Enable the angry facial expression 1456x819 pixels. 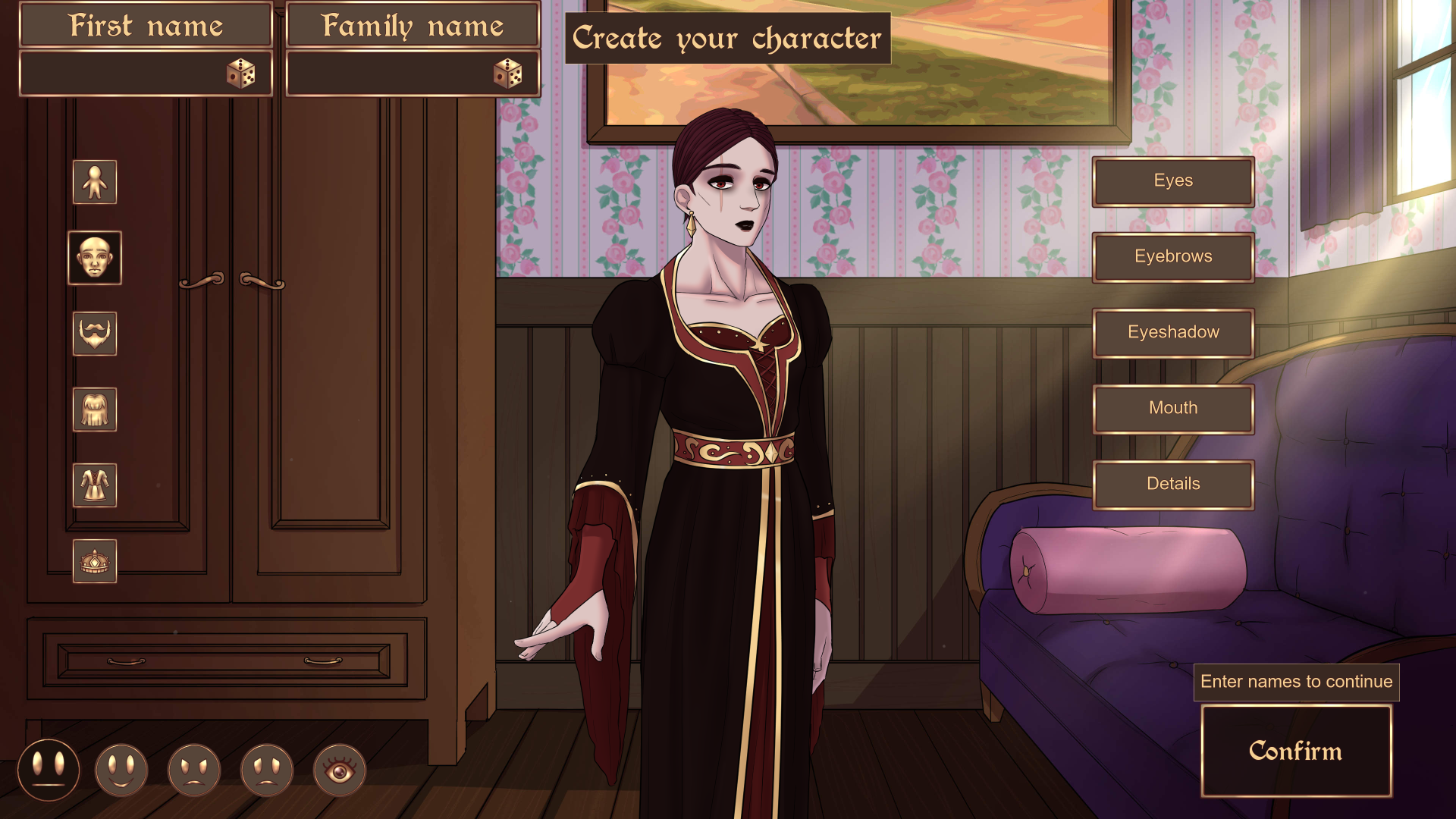(193, 769)
